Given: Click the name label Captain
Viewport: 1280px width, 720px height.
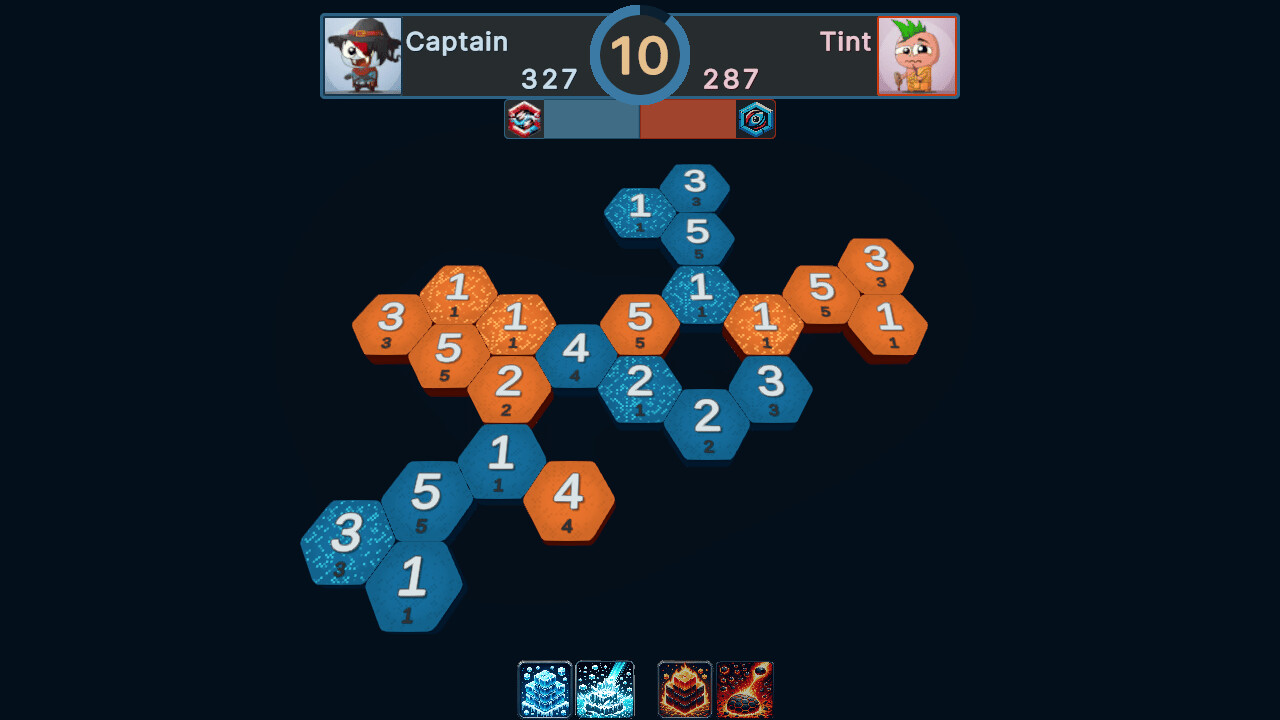Looking at the screenshot, I should (457, 42).
